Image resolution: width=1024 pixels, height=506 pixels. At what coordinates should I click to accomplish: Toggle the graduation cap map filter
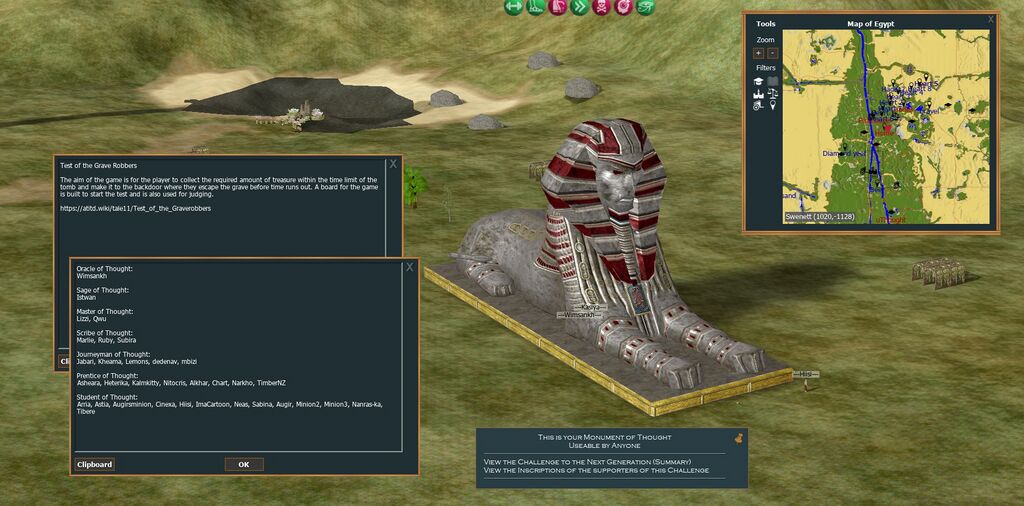click(759, 81)
